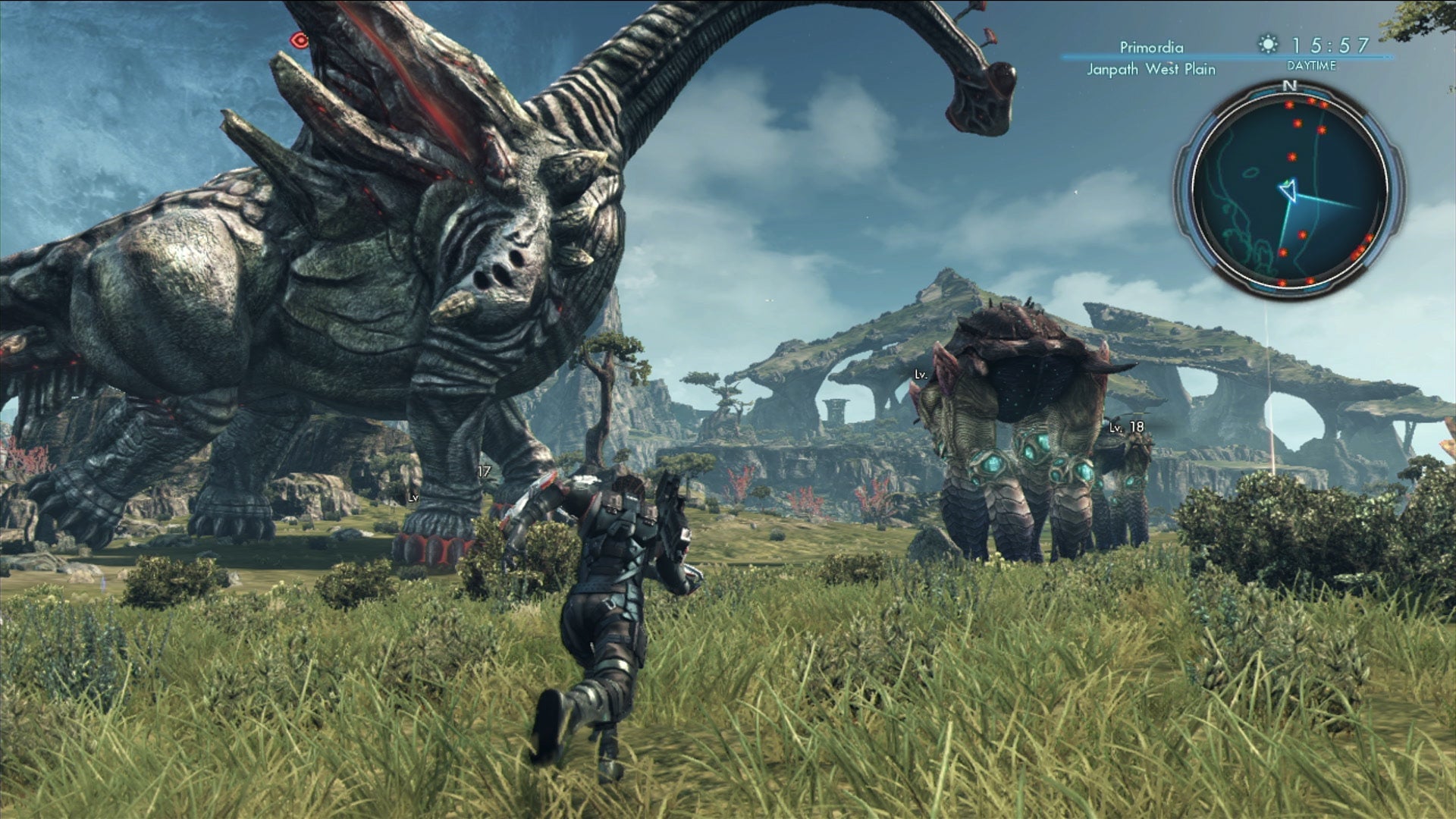Screen dimensions: 1456x819
Task: Click the red enemy dot left of the player arrow
Action: point(1283,250)
